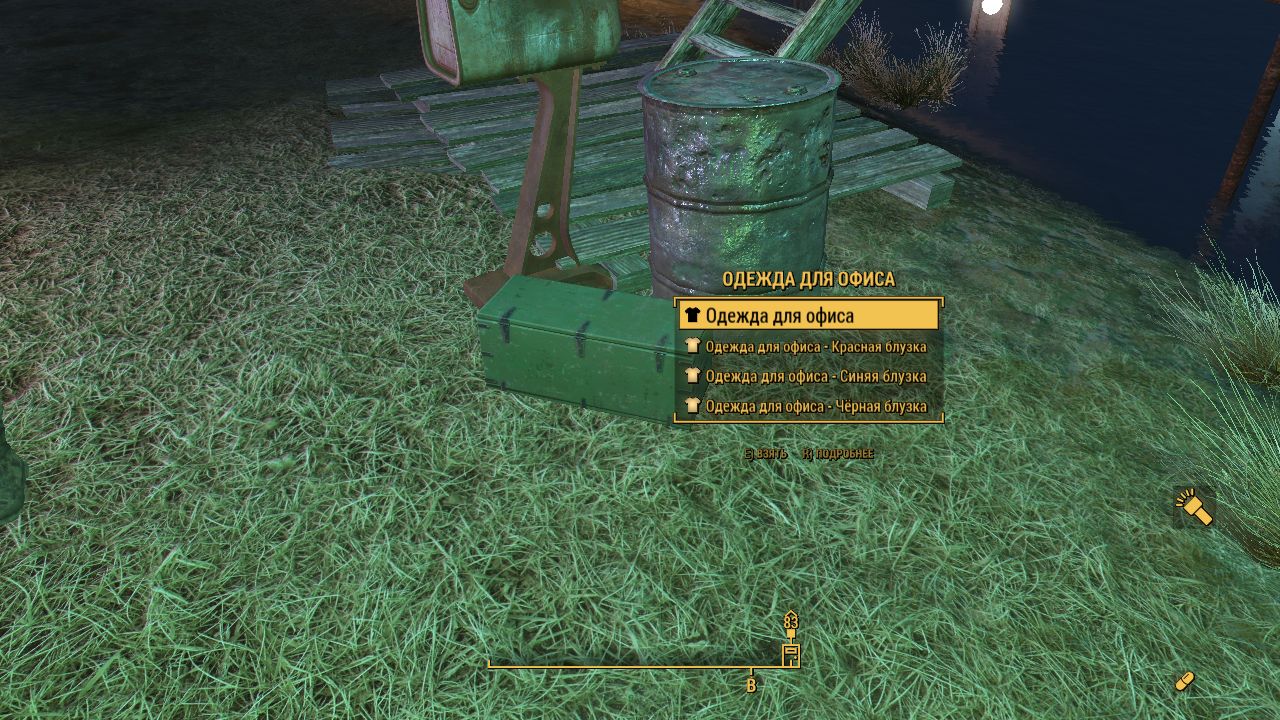Choose Одежда для офиса - Красная блузка
Image resolution: width=1280 pixels, height=720 pixels.
coord(808,347)
